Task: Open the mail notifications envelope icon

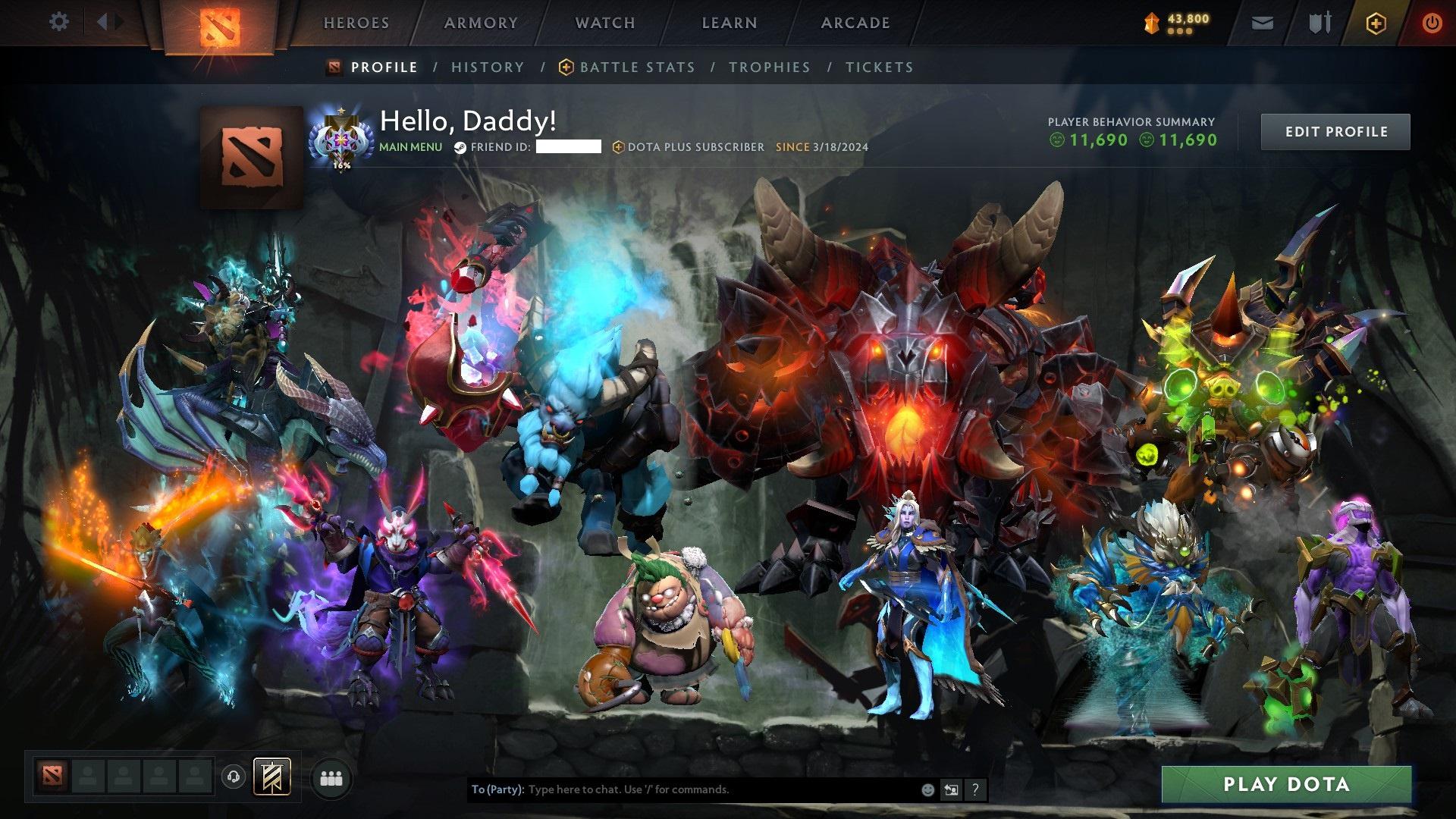Action: click(x=1261, y=23)
